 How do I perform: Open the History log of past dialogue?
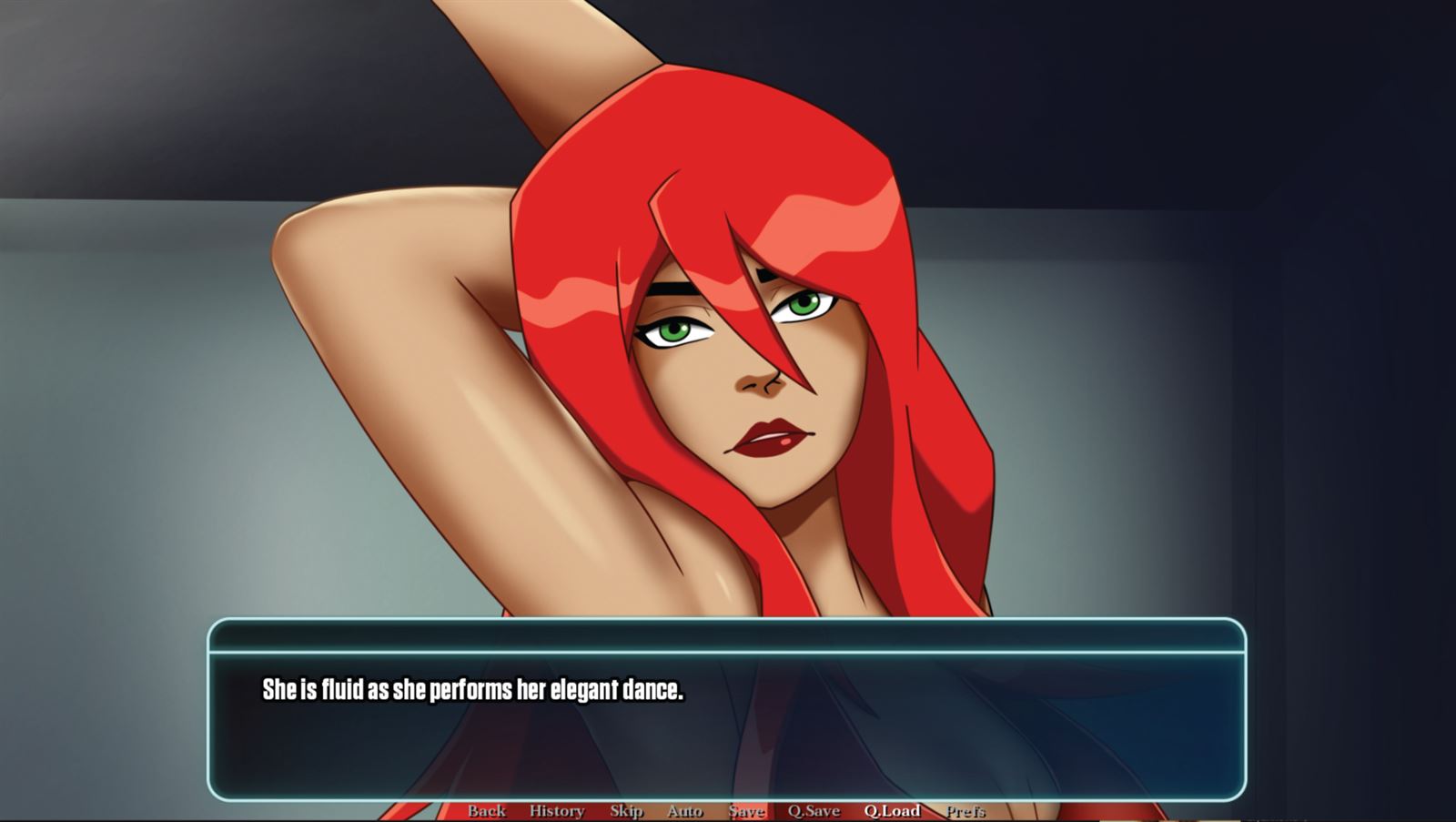point(558,810)
